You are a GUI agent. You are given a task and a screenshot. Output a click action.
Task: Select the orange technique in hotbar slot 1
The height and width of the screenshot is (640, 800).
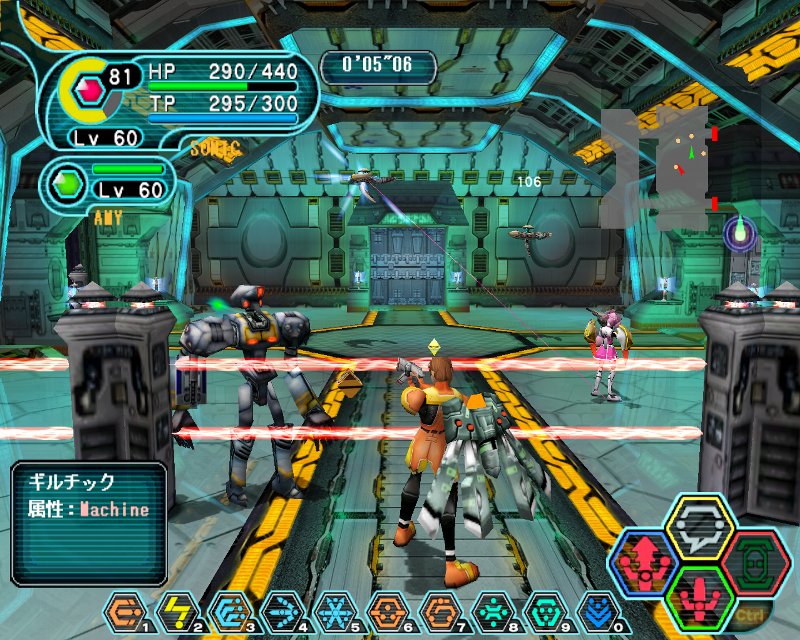click(126, 609)
